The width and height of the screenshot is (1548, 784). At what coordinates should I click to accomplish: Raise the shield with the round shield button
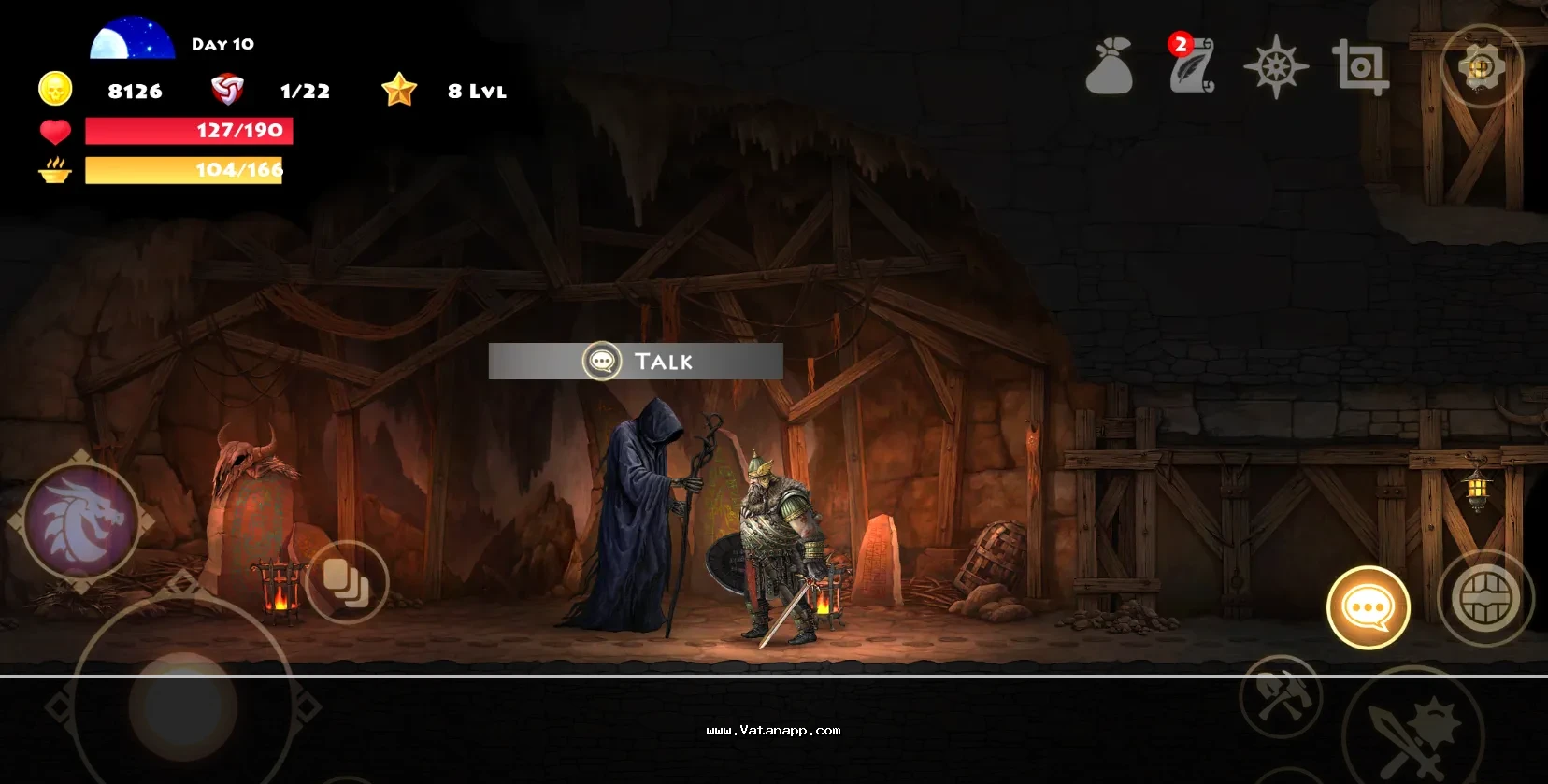(x=1485, y=598)
